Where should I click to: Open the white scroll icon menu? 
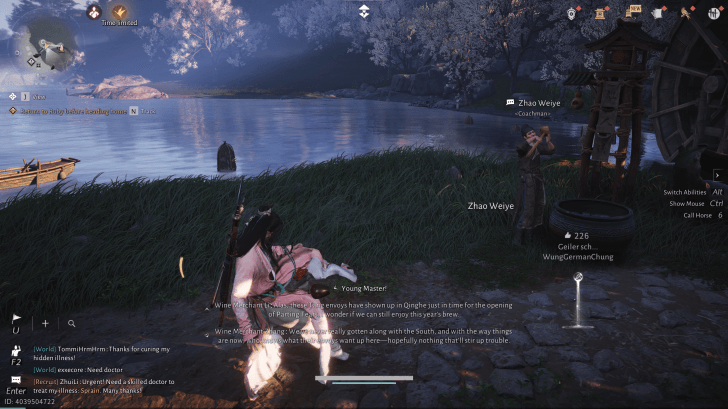[658, 13]
